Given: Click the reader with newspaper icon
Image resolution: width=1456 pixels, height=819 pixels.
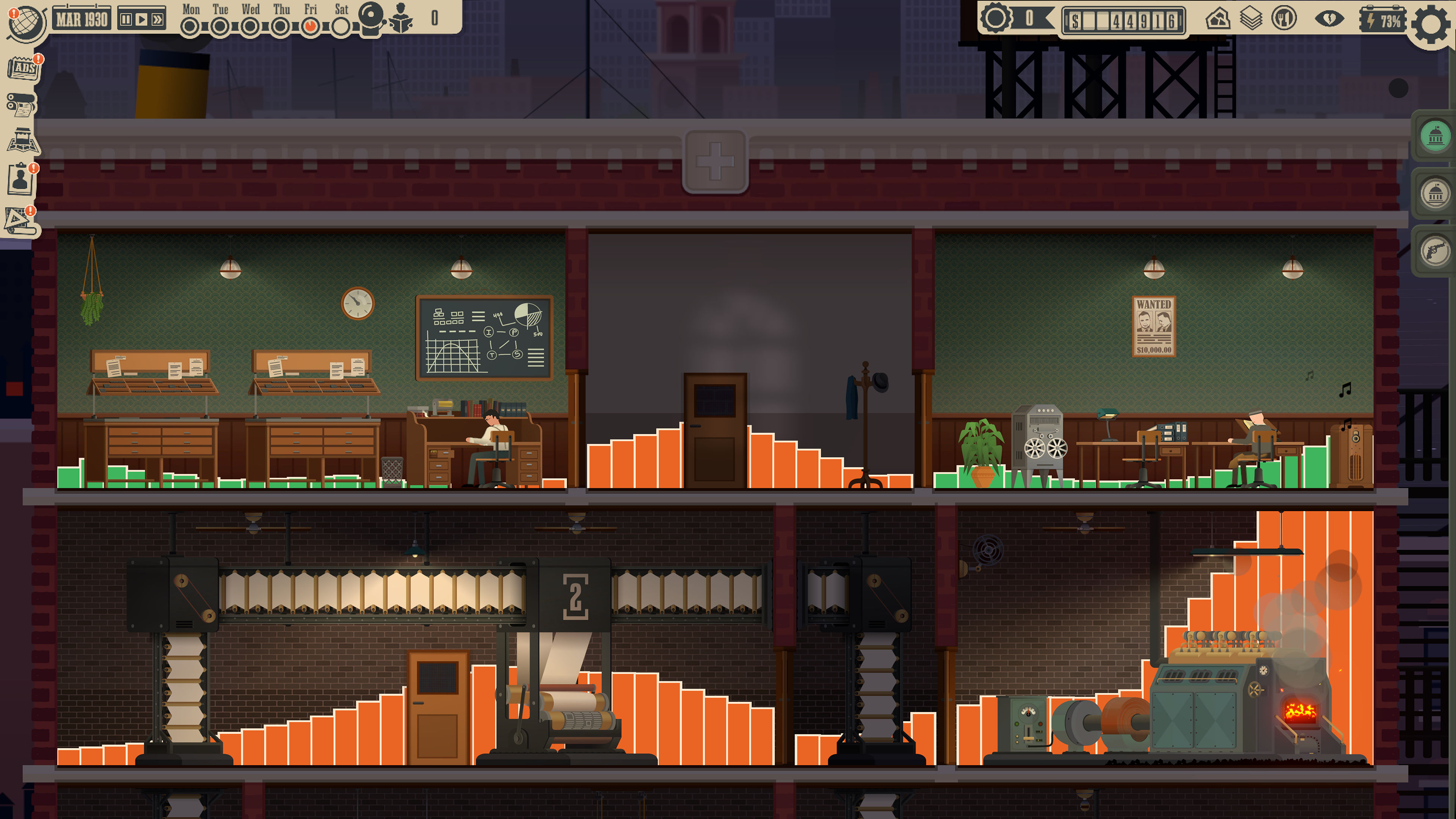Looking at the screenshot, I should pyautogui.click(x=401, y=18).
